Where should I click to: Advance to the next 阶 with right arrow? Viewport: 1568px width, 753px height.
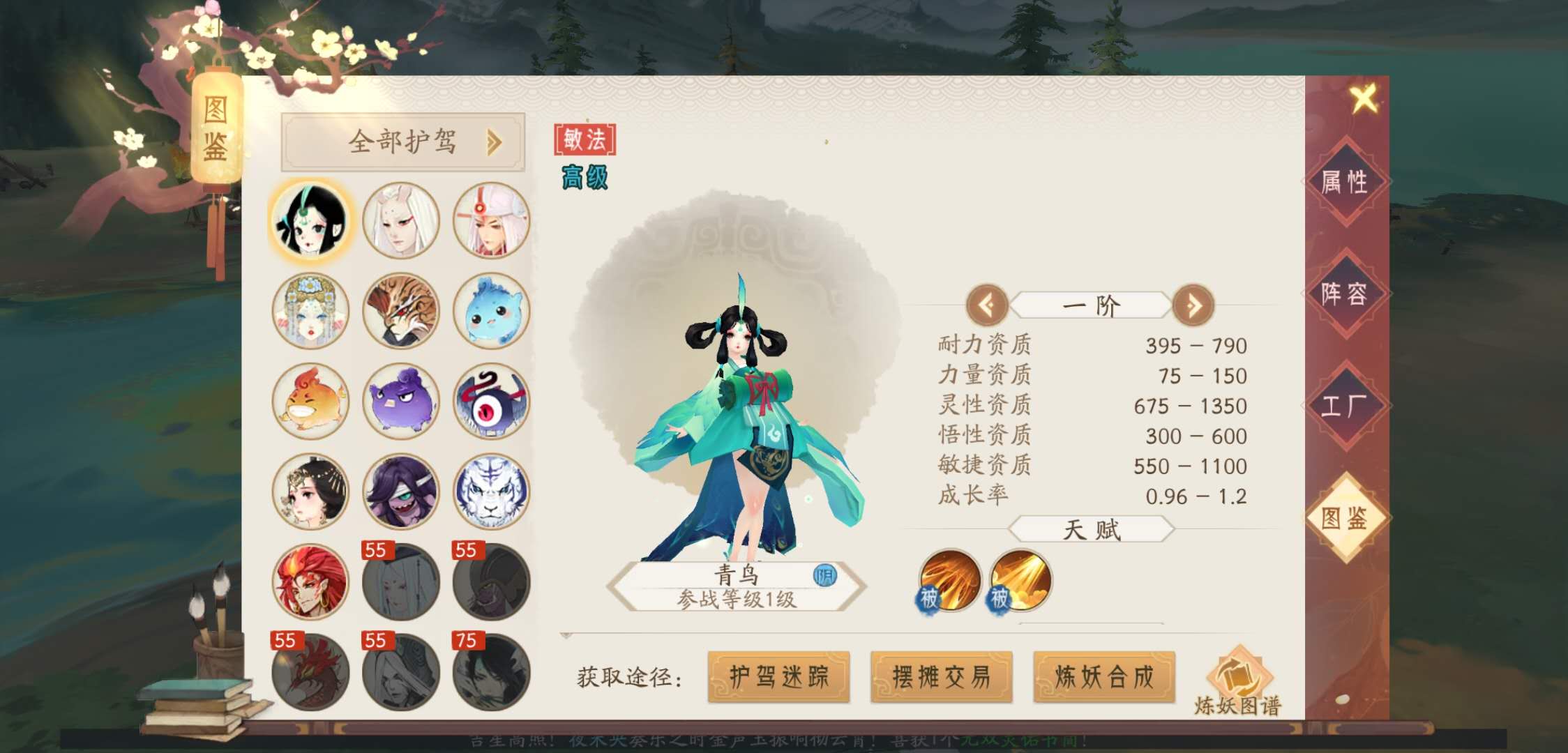pos(1194,305)
